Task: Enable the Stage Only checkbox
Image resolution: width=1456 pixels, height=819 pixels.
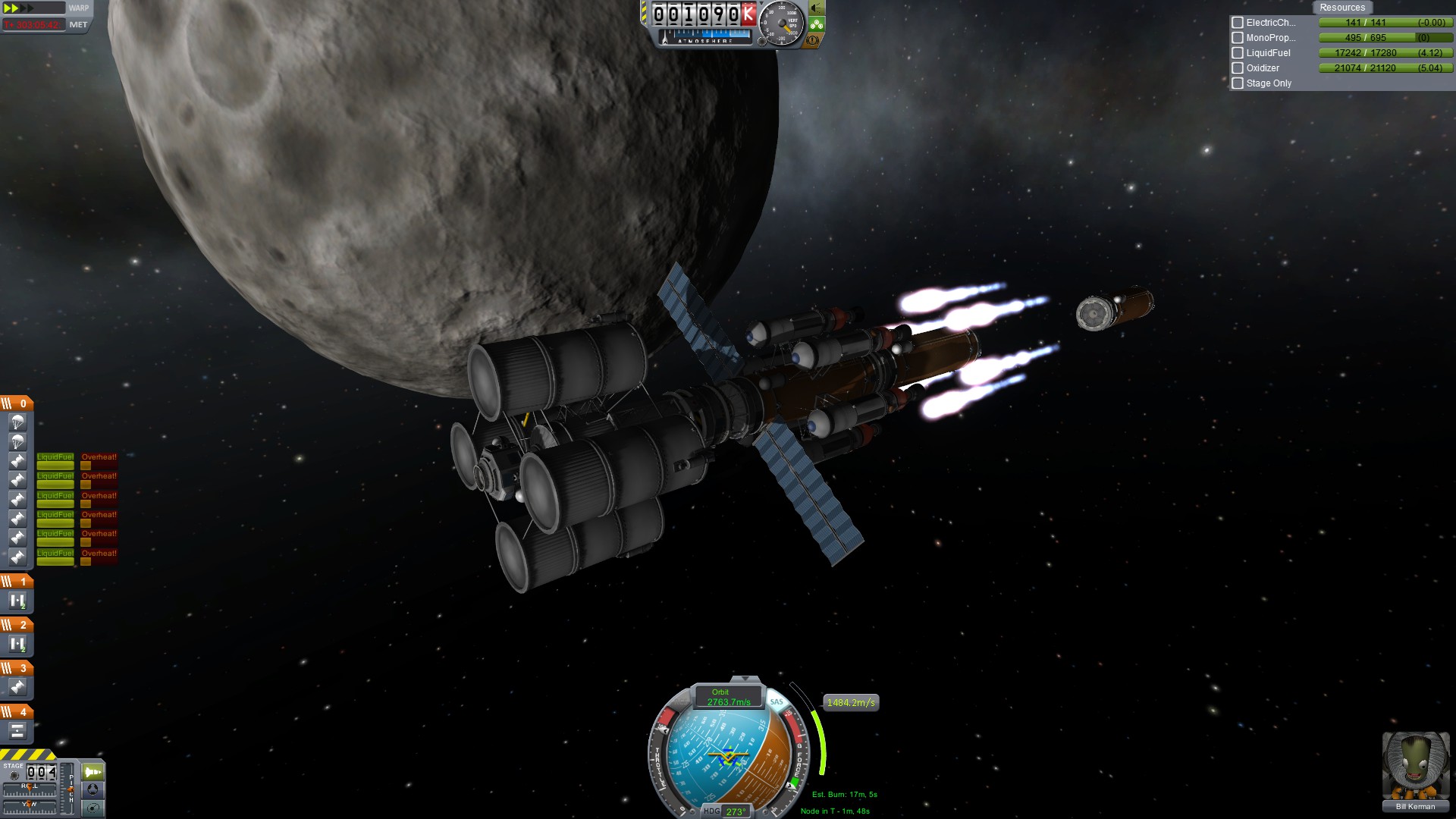Action: 1238,83
